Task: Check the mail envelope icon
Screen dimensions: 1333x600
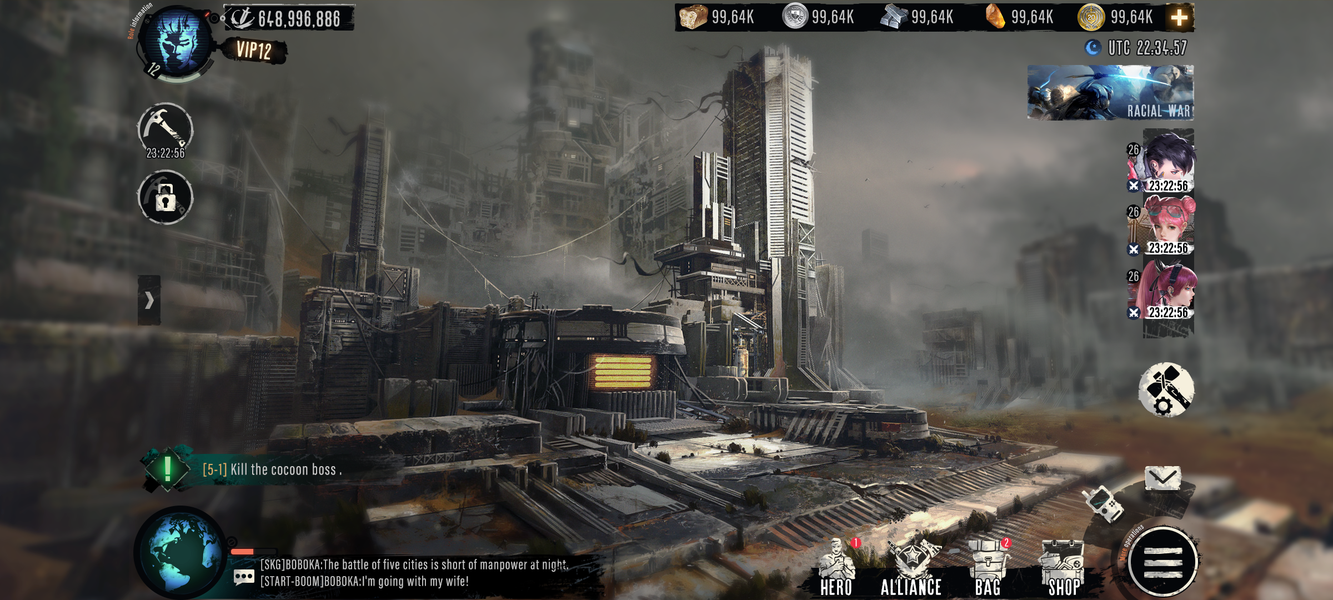Action: [x=1162, y=479]
